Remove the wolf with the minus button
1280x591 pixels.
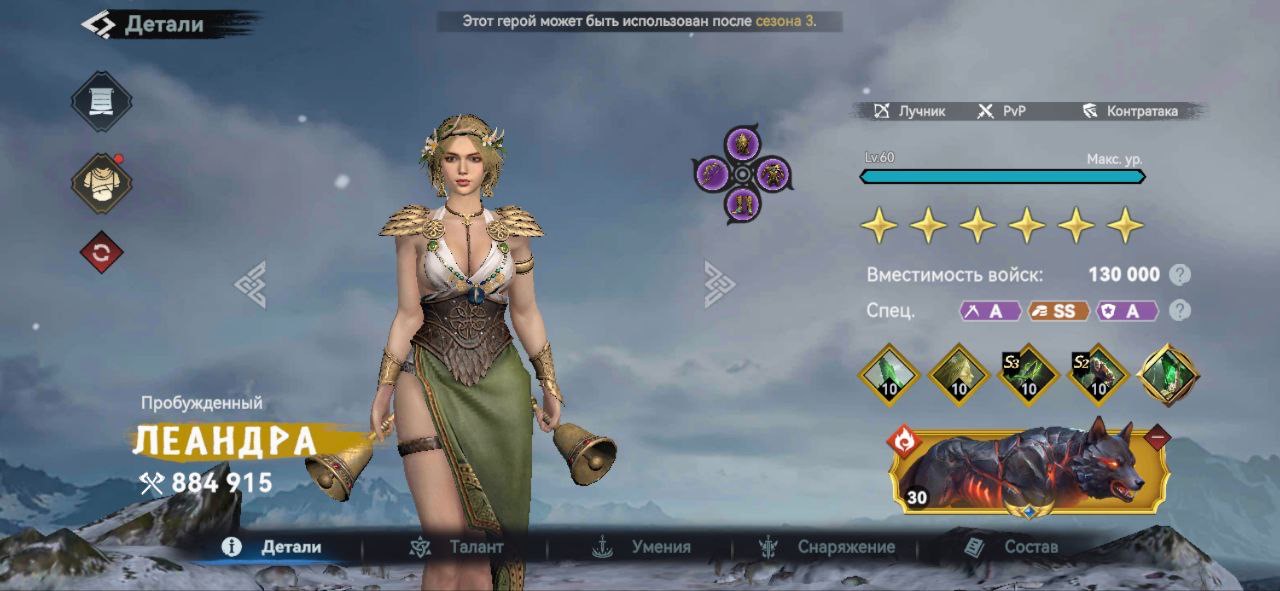coord(1158,437)
